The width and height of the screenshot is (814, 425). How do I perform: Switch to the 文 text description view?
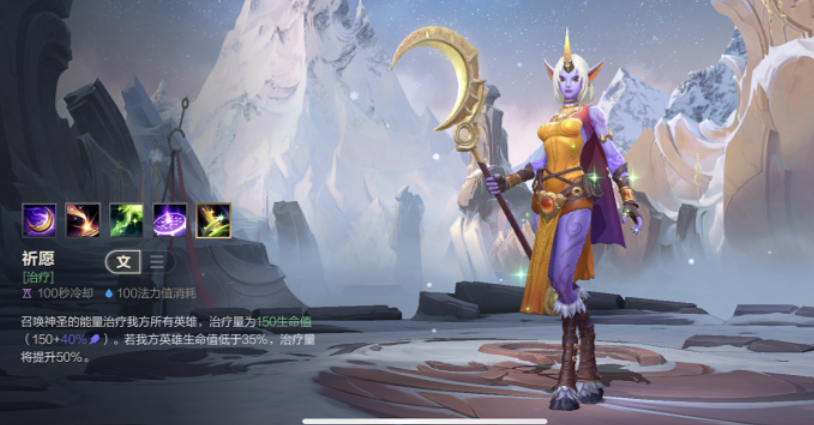(123, 262)
